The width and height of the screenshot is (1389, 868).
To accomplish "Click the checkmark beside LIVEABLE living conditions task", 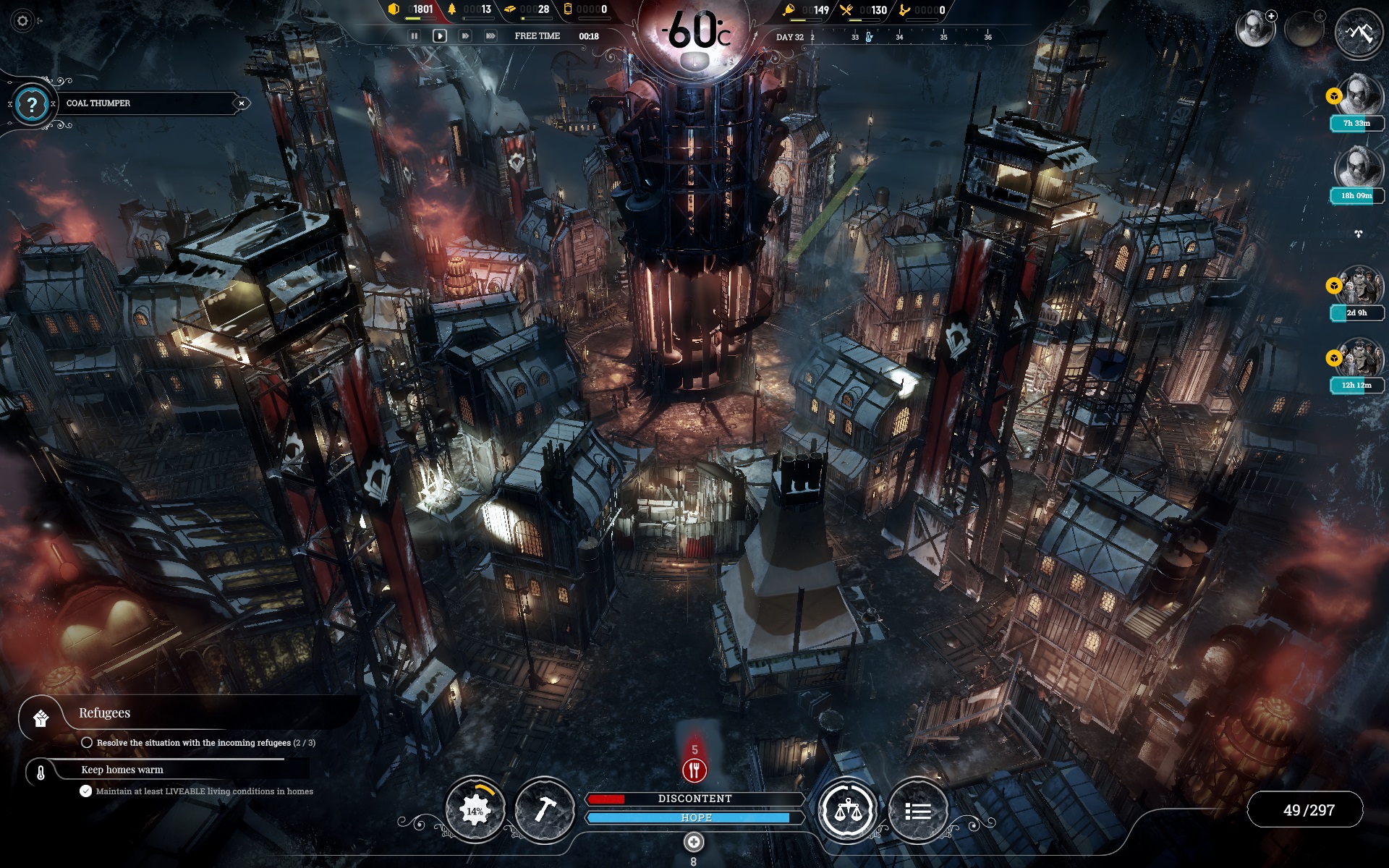I will 86,791.
